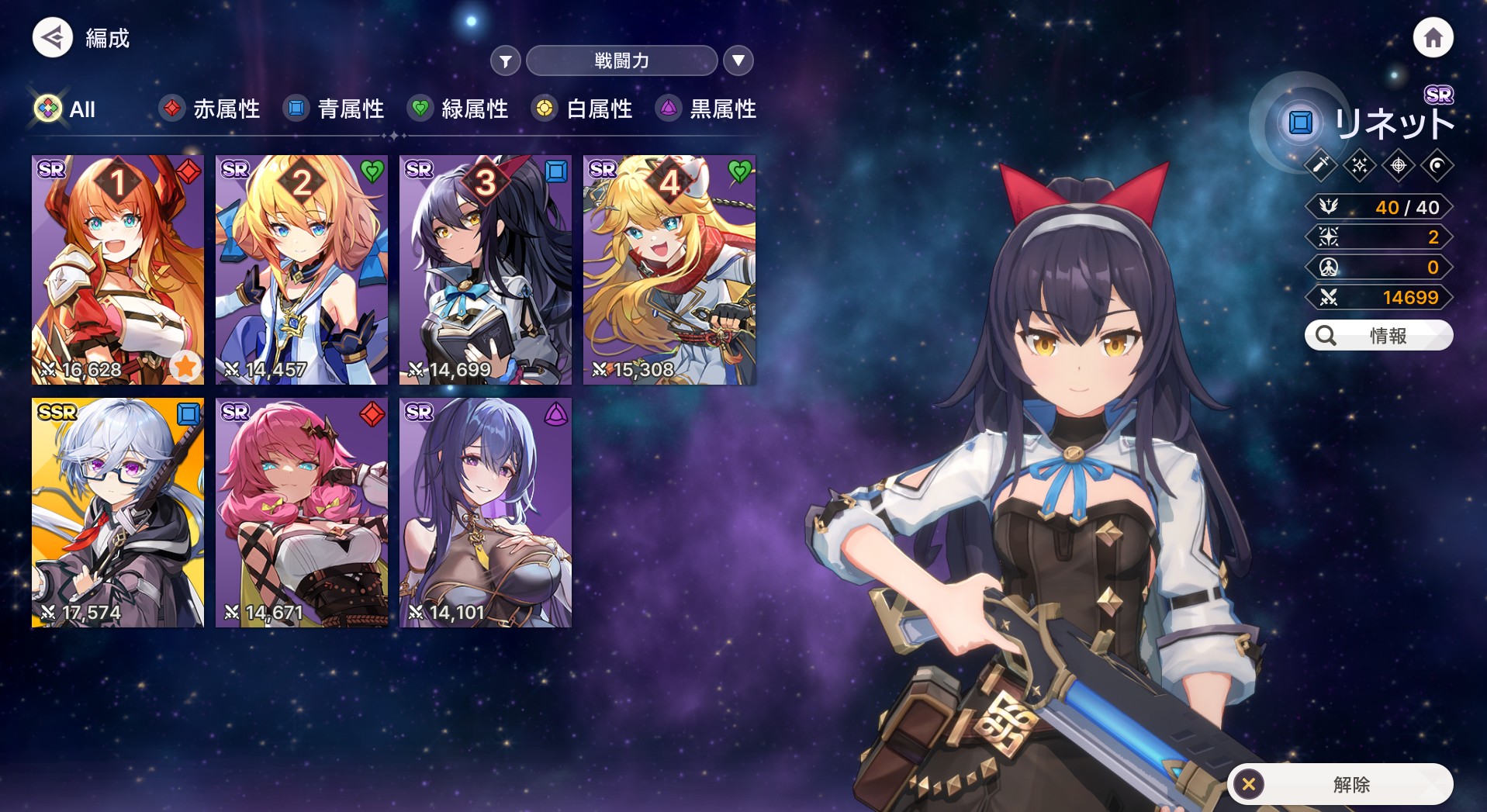Image resolution: width=1487 pixels, height=812 pixels.
Task: Open the 戦闘力 sort dropdown
Action: (x=621, y=60)
